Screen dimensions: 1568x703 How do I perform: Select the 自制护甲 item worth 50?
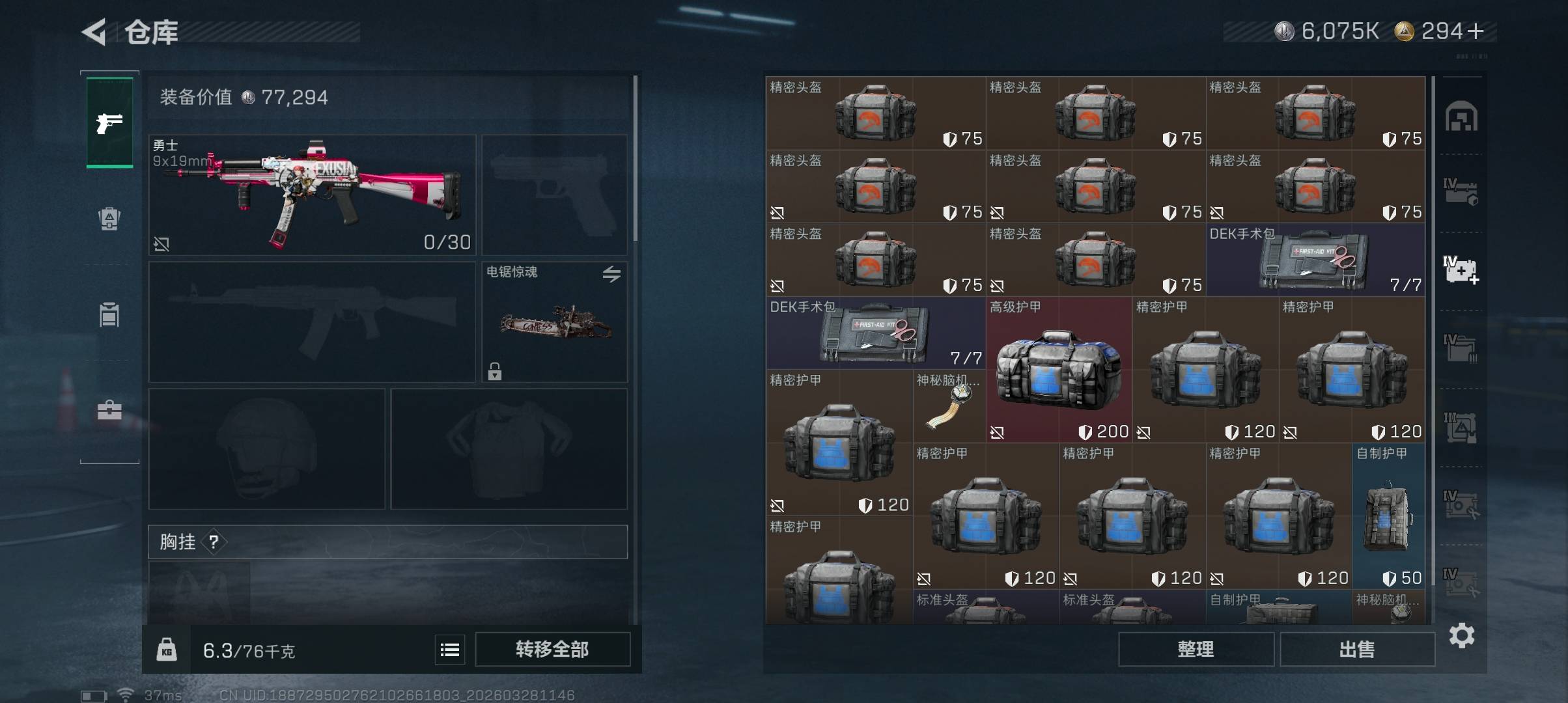(1388, 516)
